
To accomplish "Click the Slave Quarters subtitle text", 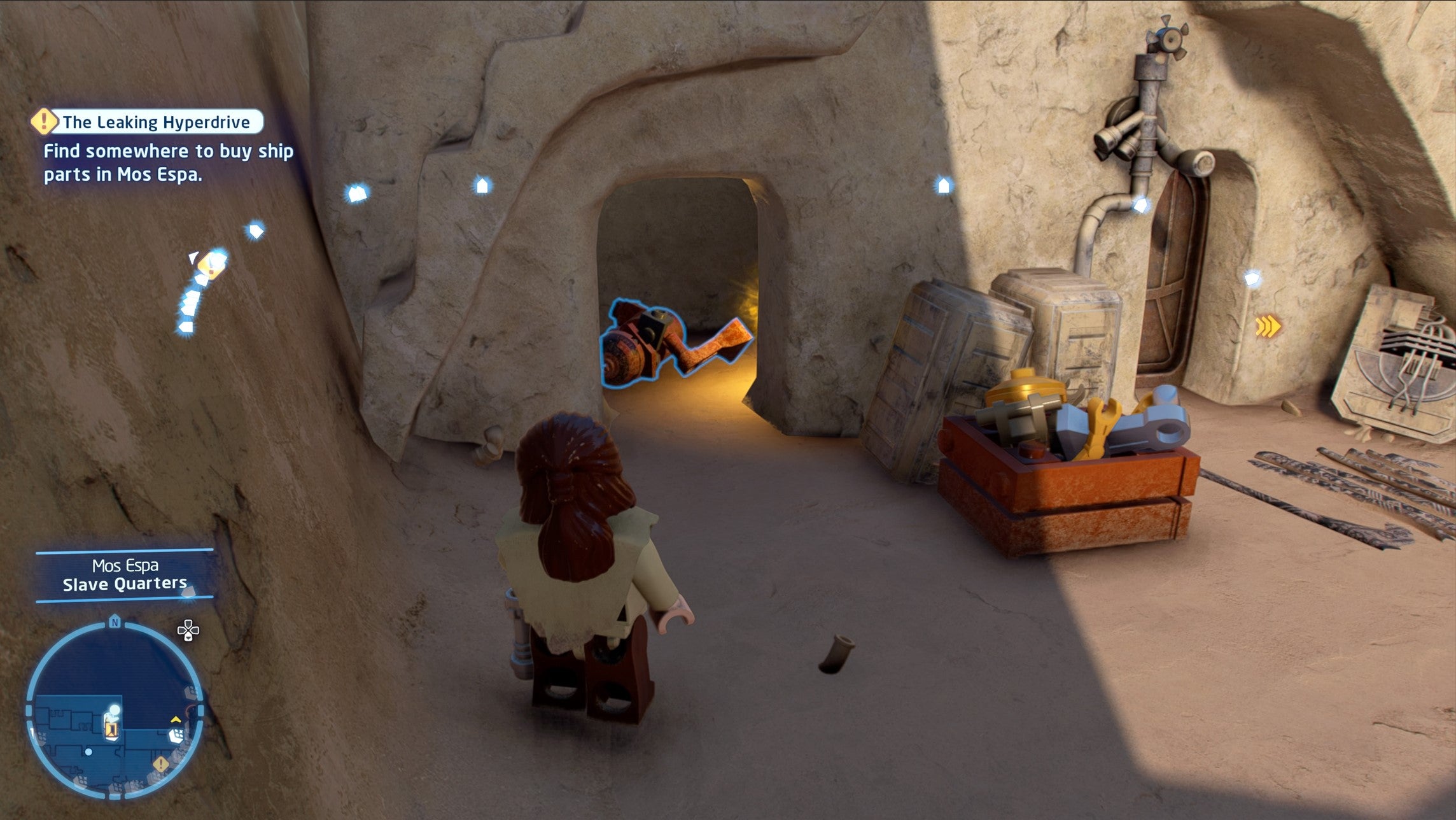I will click(x=124, y=584).
